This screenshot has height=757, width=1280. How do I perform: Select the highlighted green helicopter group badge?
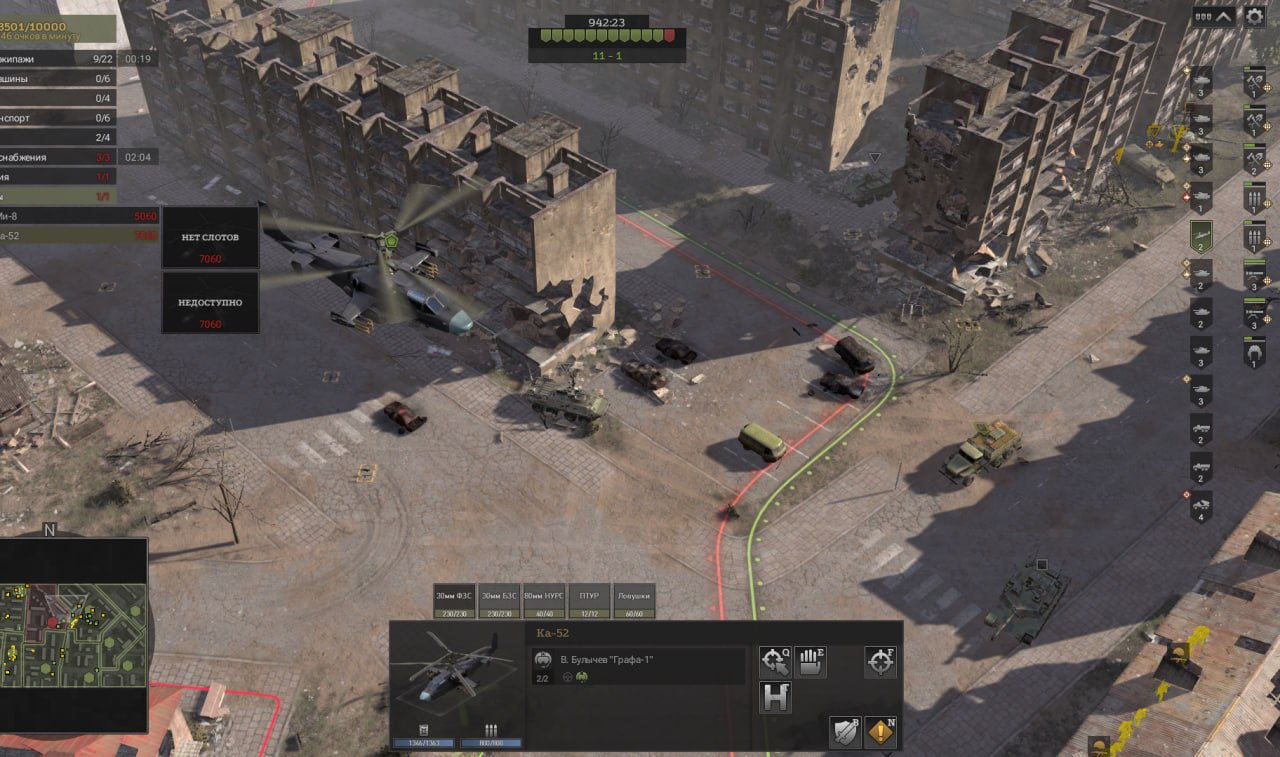(1201, 237)
